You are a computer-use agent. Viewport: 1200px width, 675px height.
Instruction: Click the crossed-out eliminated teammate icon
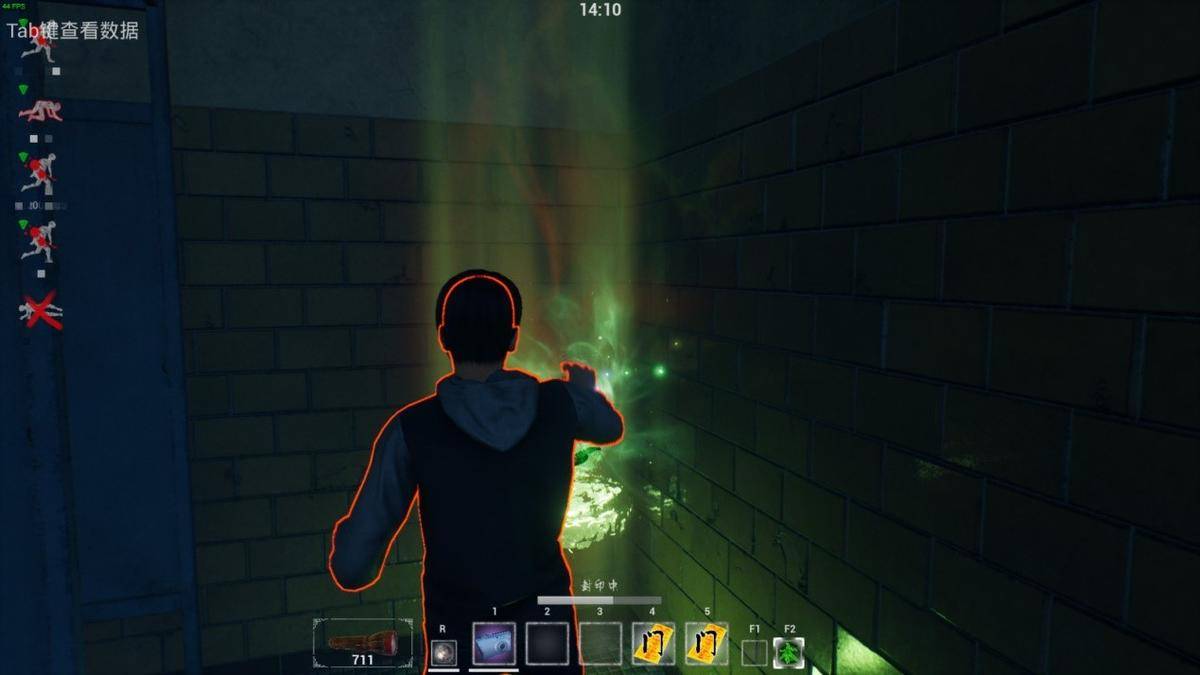40,311
